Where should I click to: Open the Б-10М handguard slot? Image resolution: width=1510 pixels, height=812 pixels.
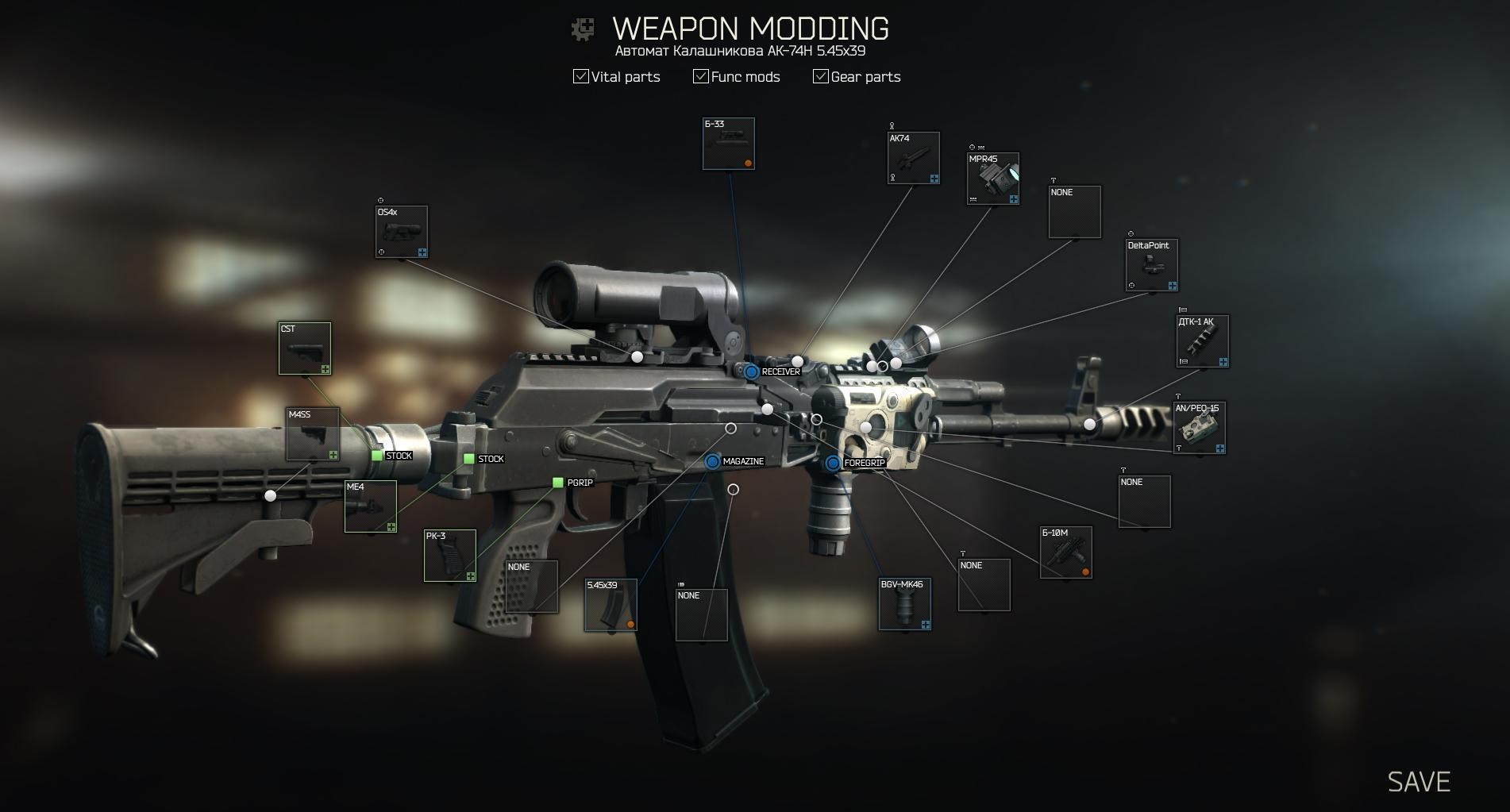point(1066,552)
